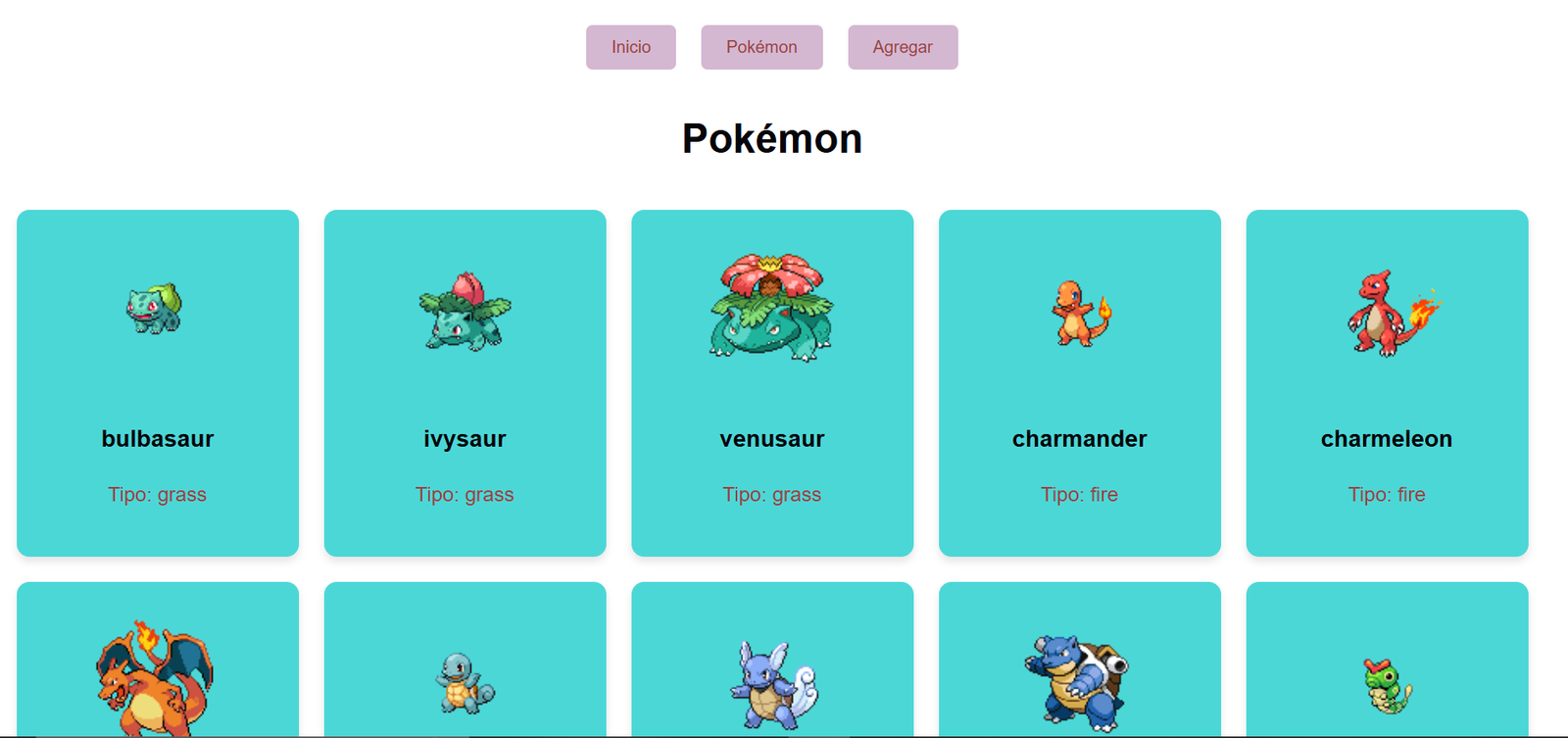Click the venusaur sprite image

[771, 304]
